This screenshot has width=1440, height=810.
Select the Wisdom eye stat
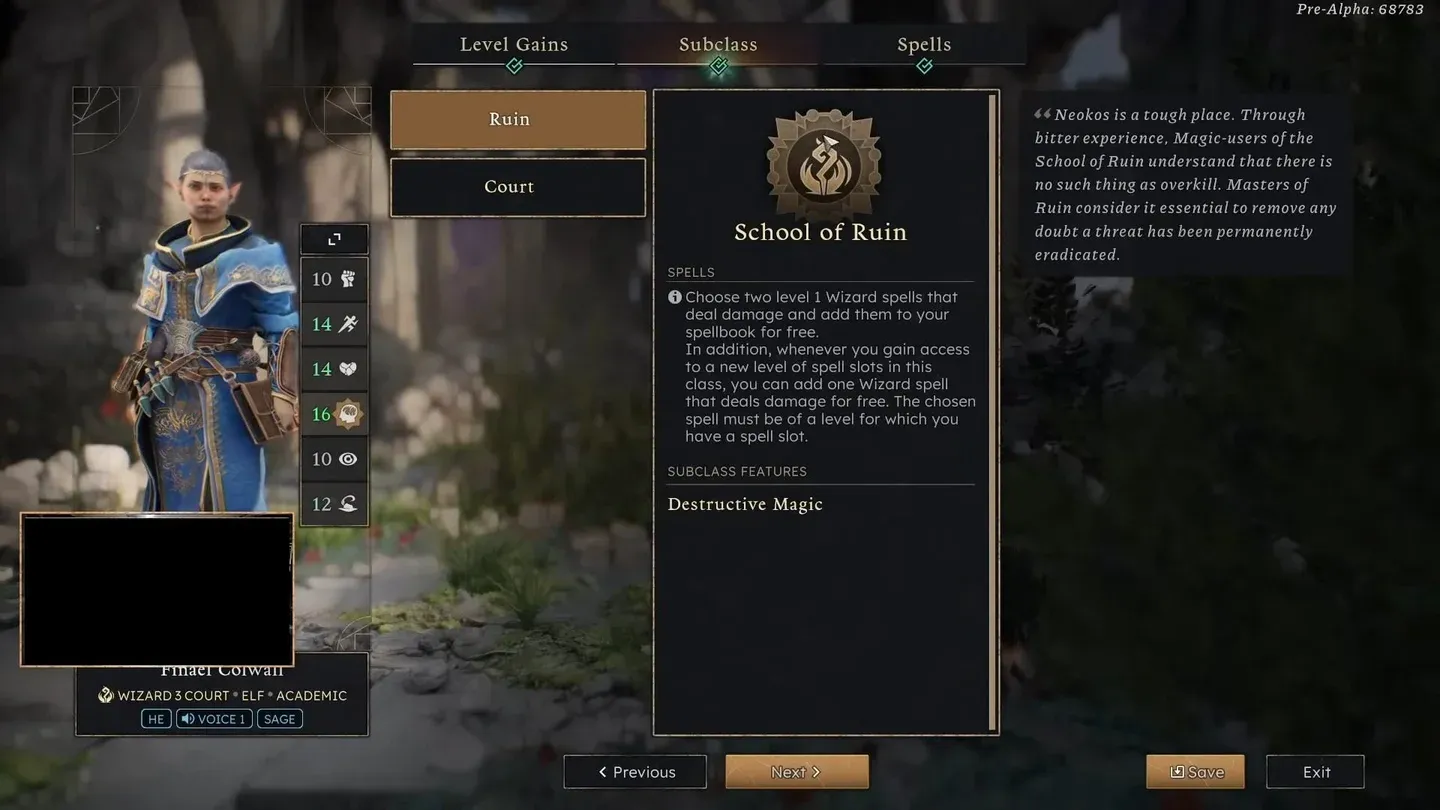click(334, 459)
